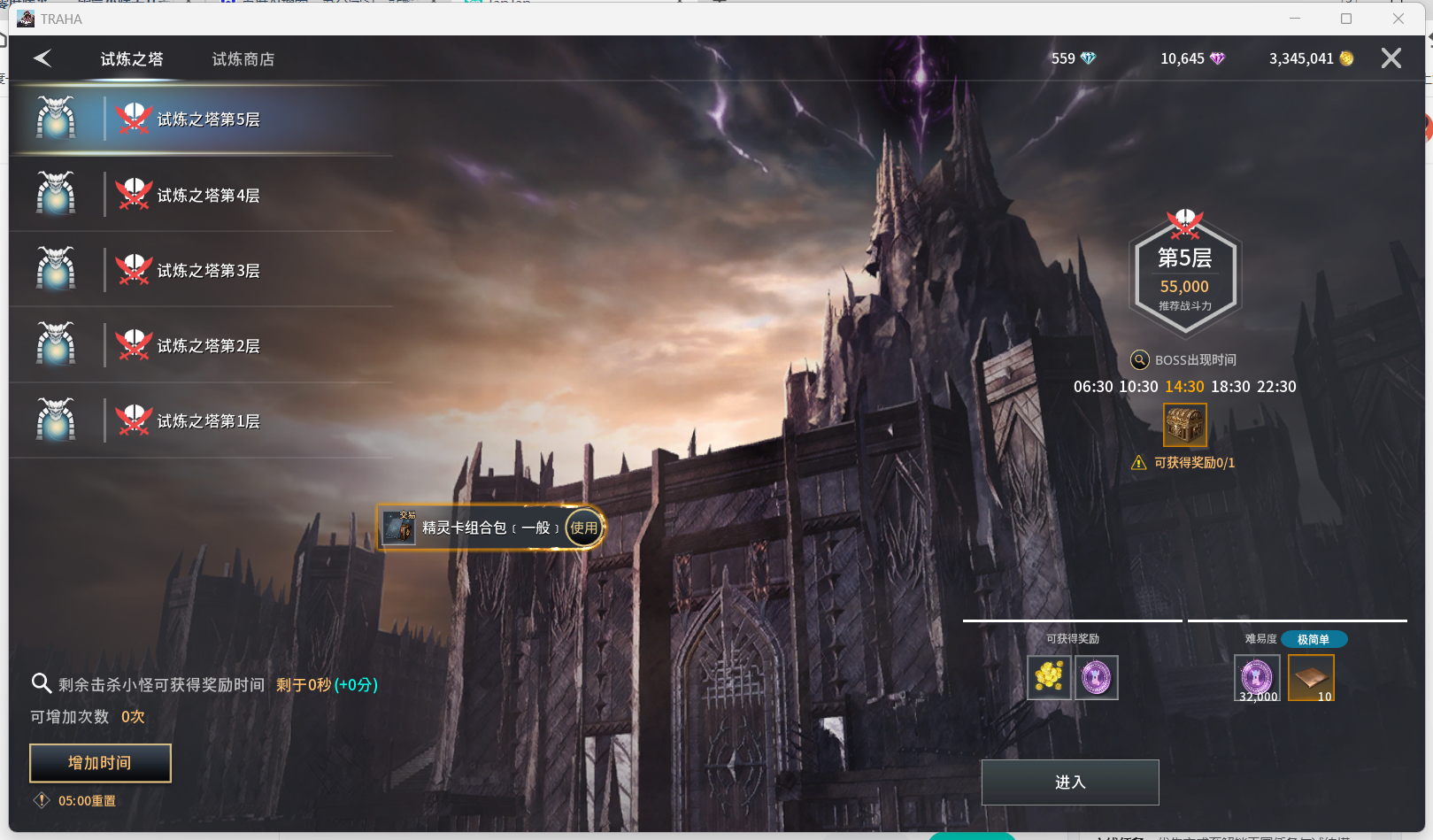The height and width of the screenshot is (840, 1433).
Task: Click the 增加时间 button
Action: (100, 763)
